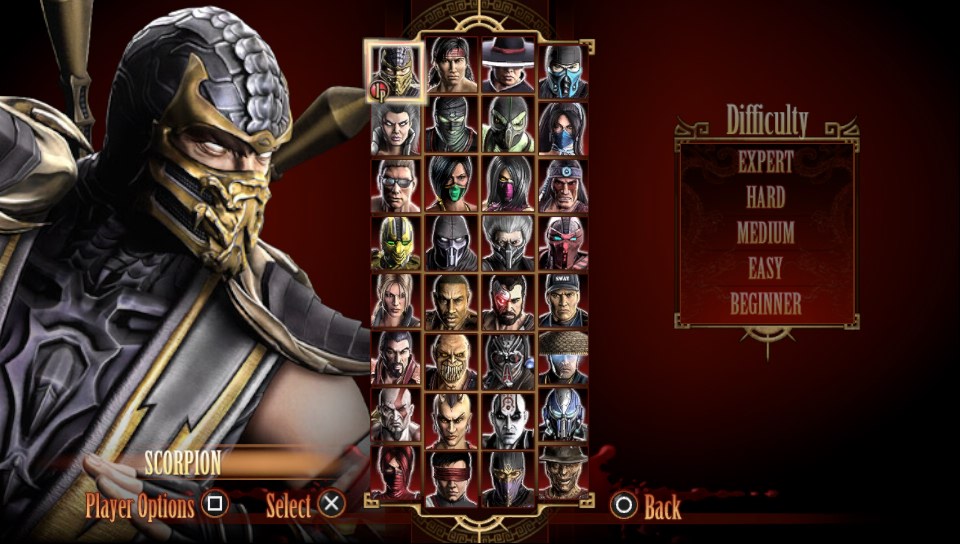Choose the BEGINNER difficulty

coord(765,304)
